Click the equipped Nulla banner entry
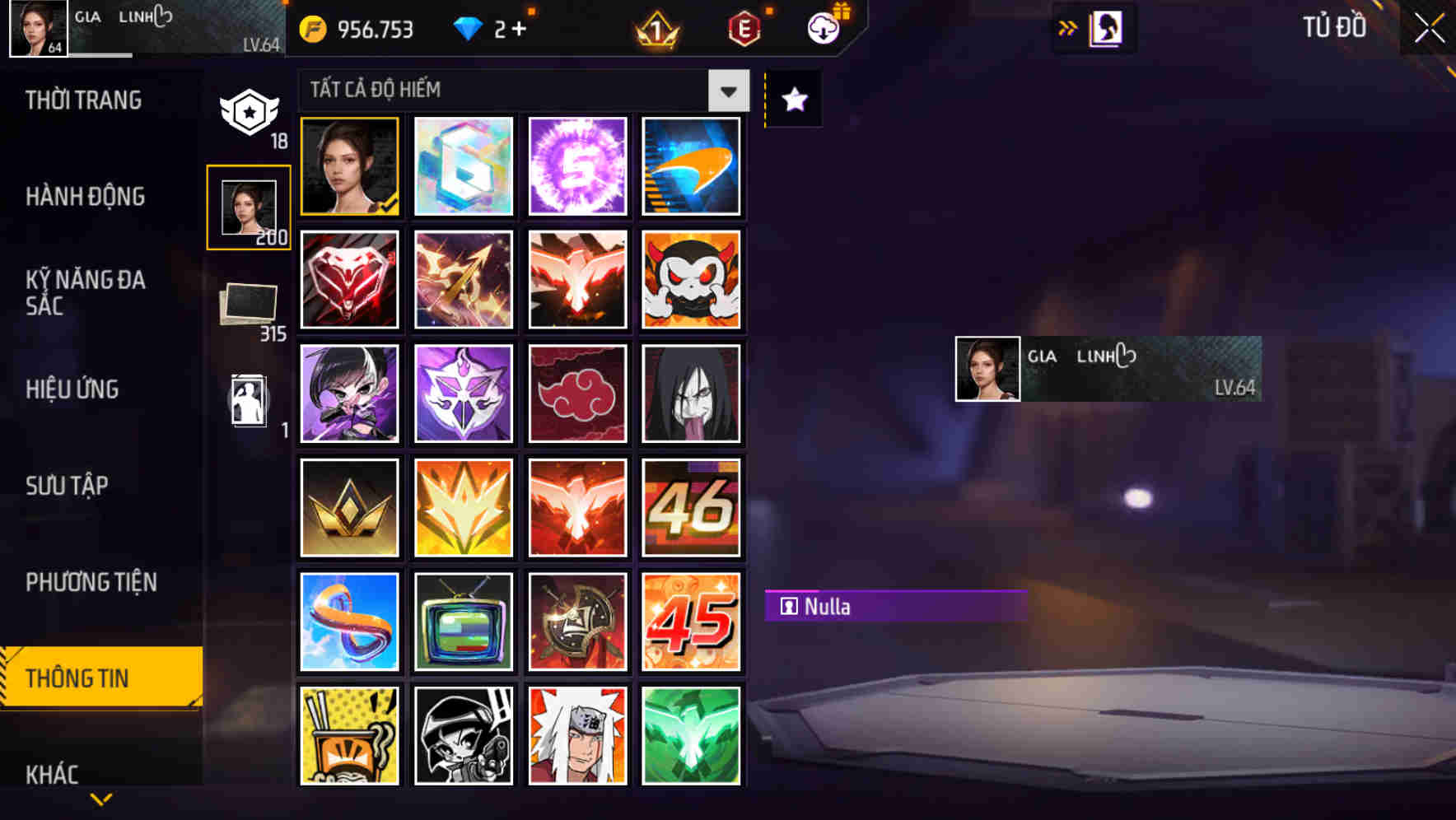The height and width of the screenshot is (820, 1456). [x=898, y=607]
